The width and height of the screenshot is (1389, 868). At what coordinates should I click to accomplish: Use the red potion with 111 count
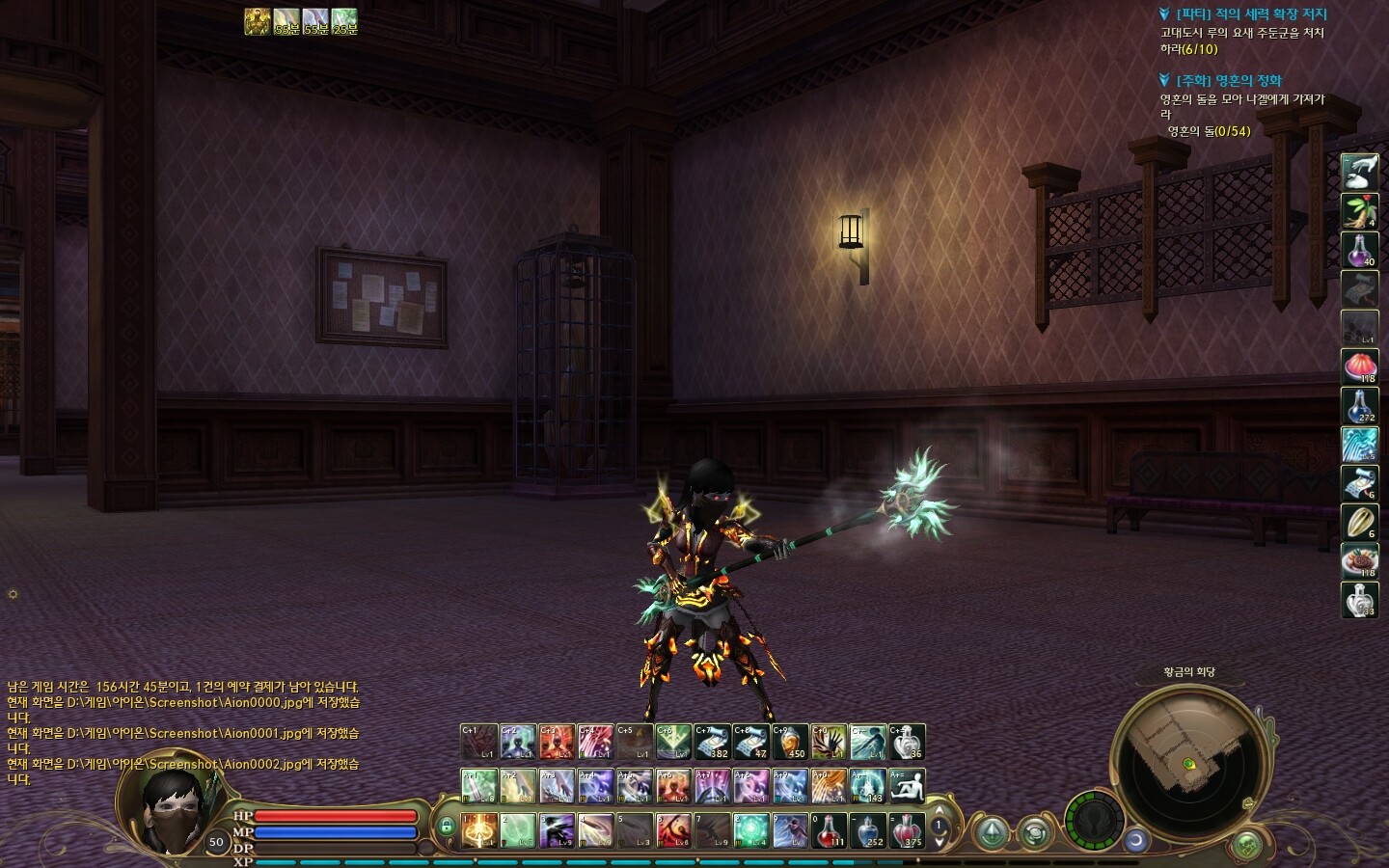pyautogui.click(x=829, y=830)
